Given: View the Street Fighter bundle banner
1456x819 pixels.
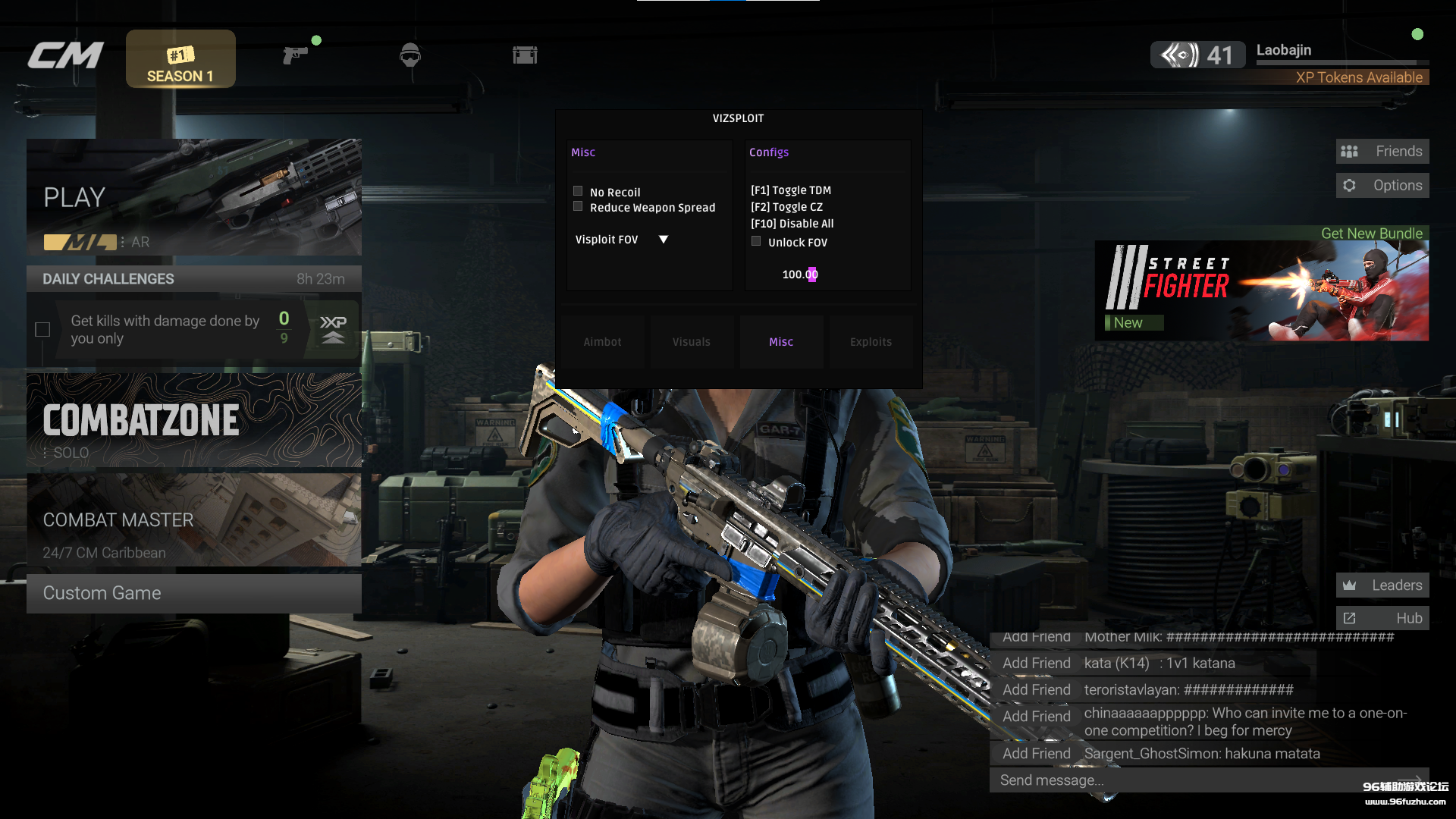Looking at the screenshot, I should [1262, 290].
